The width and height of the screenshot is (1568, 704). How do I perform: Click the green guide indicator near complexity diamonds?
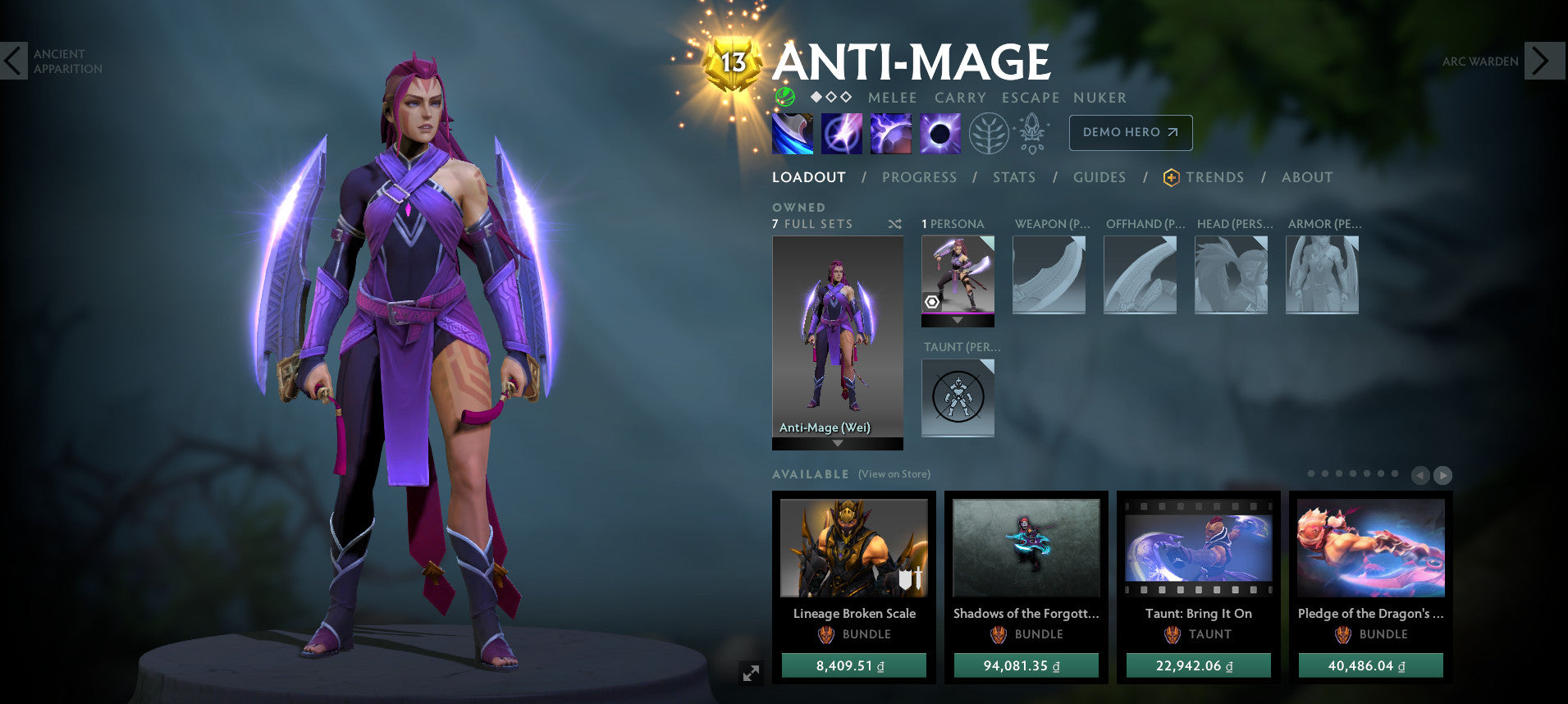[x=784, y=98]
